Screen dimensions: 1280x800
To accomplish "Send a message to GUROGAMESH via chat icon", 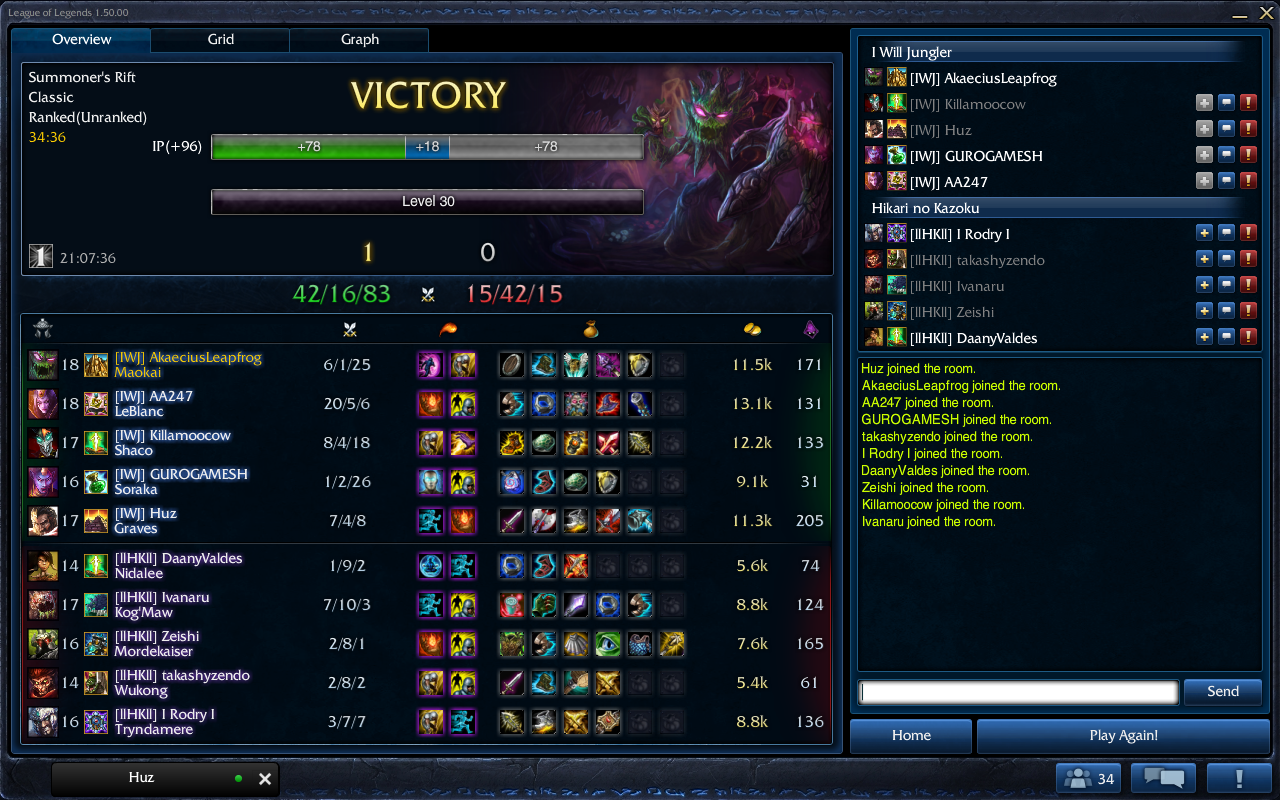I will (1226, 154).
